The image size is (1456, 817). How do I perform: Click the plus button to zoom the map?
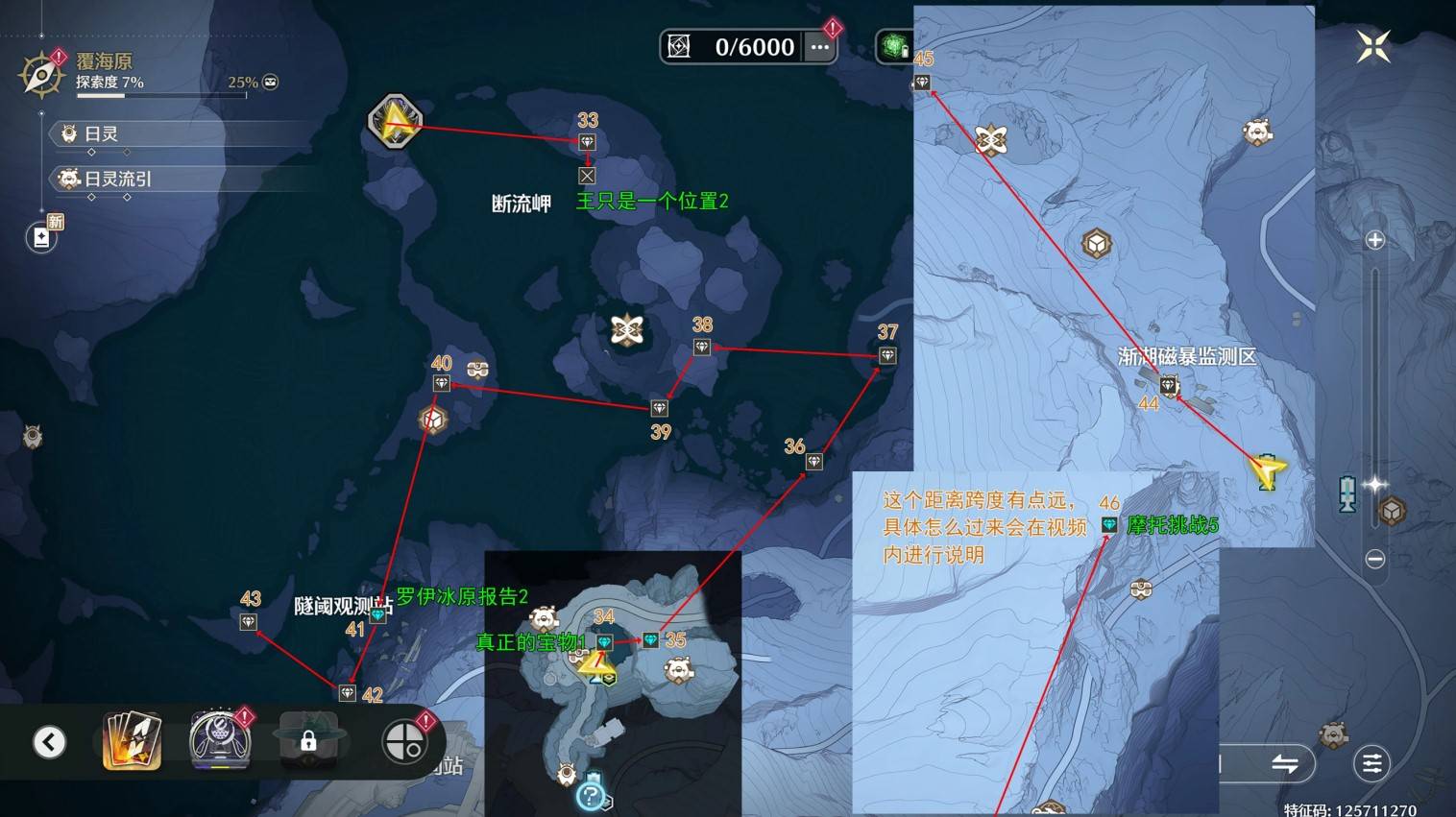[x=1376, y=241]
